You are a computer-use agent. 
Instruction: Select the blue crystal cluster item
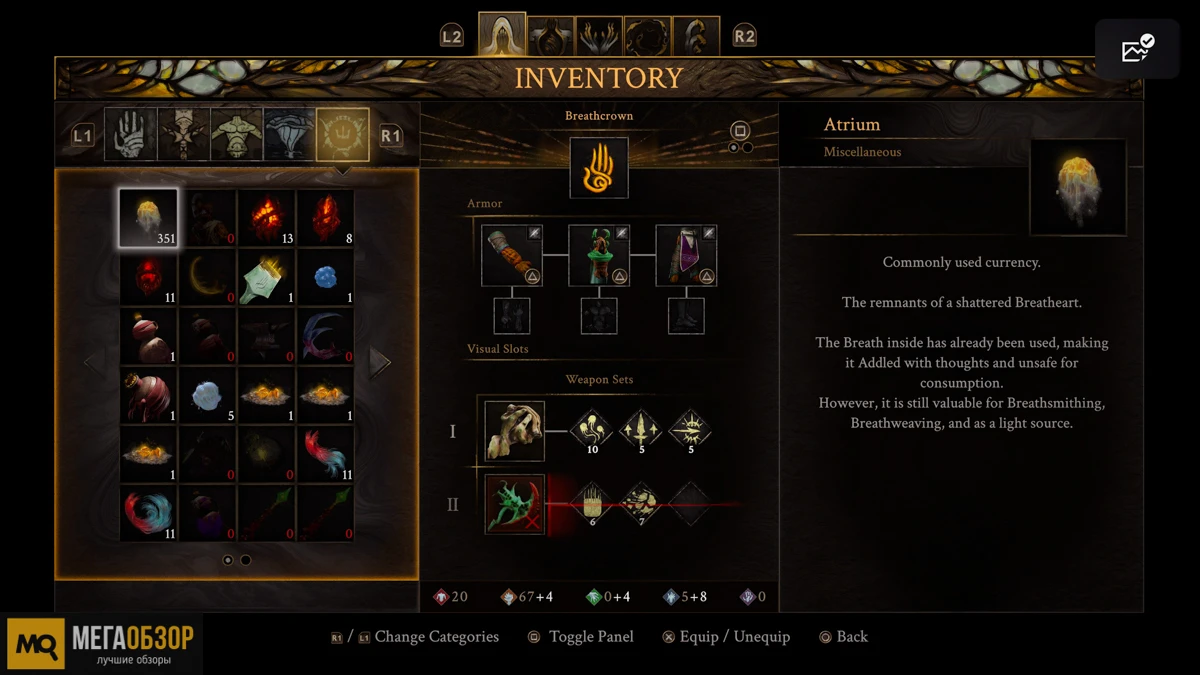point(325,277)
